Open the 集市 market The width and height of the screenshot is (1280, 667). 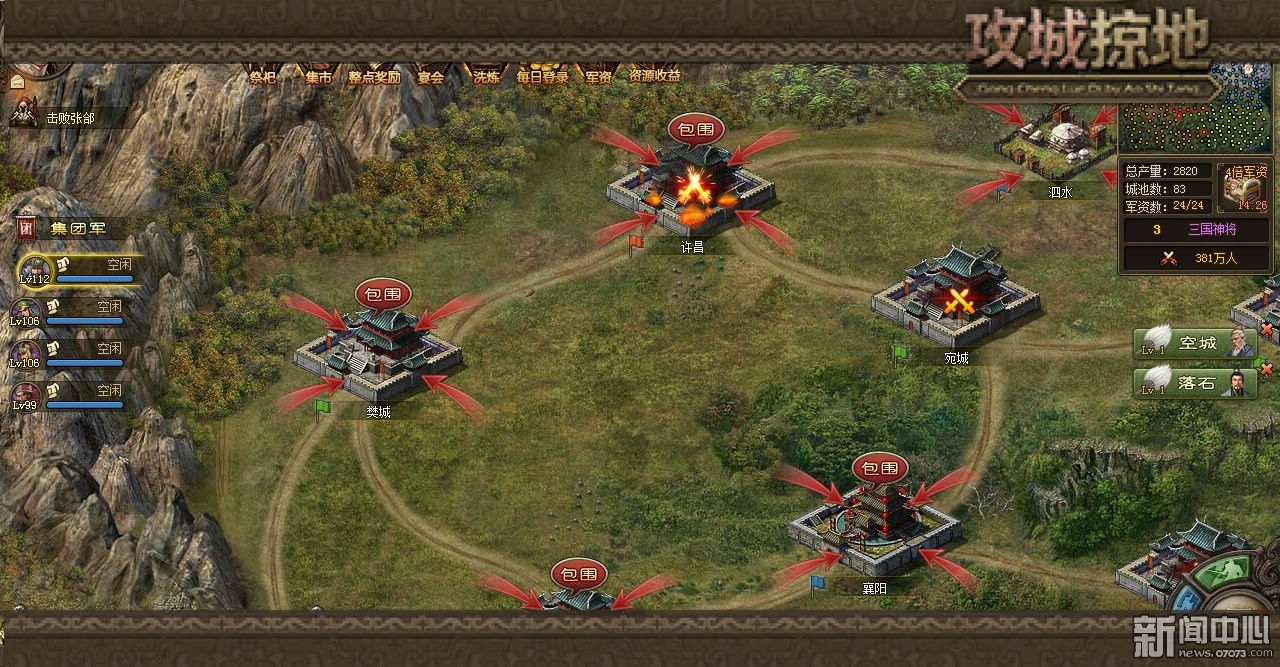click(x=319, y=75)
